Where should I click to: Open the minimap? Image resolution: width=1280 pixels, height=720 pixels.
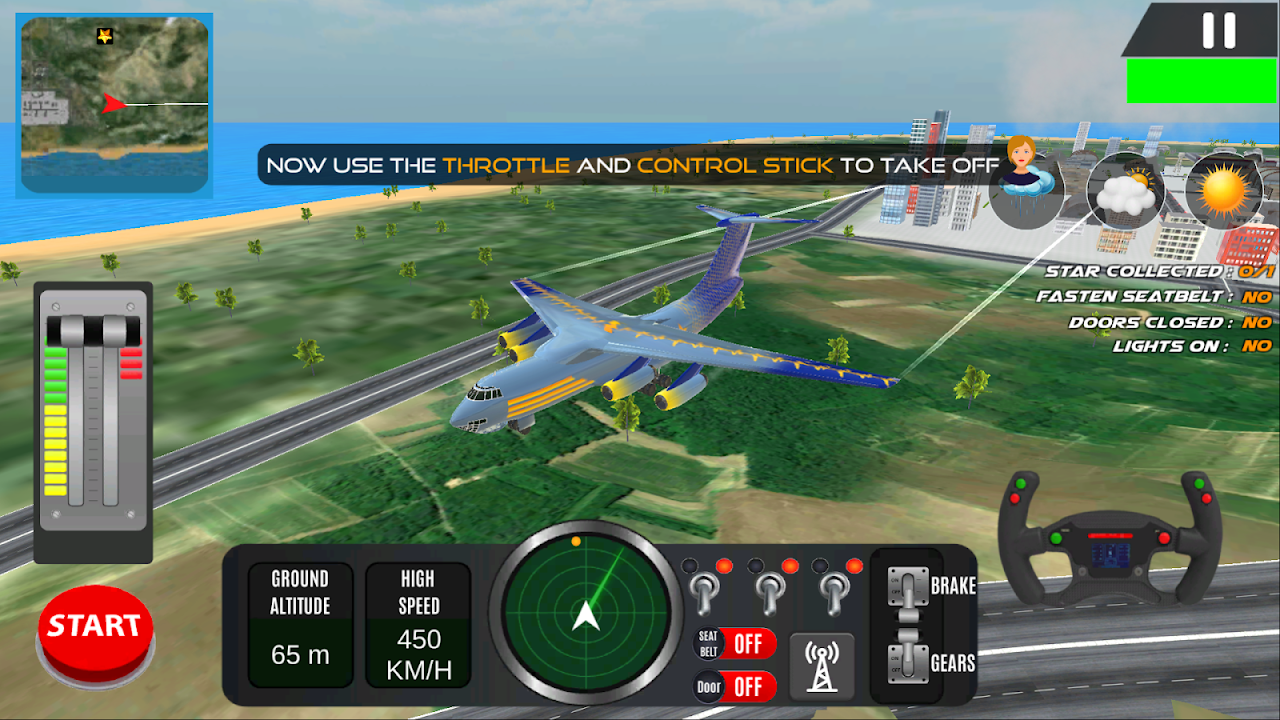point(114,105)
